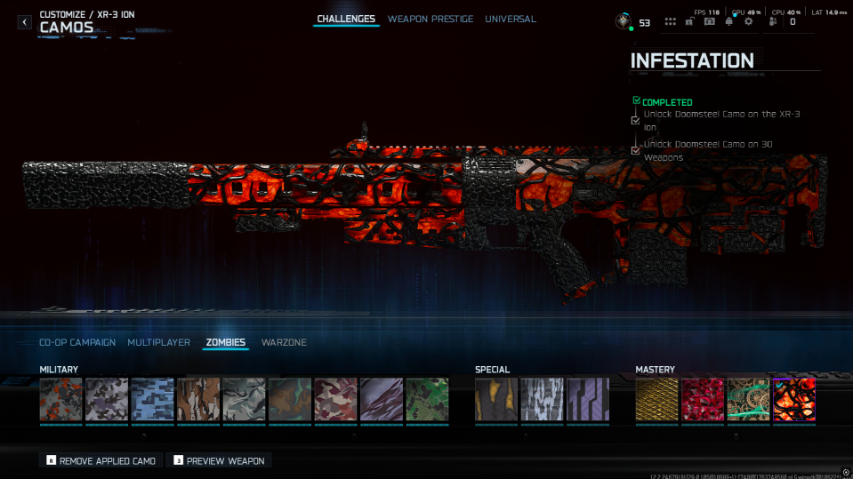Select the Zombies camo category
Viewport: 853px width, 479px height.
click(225, 343)
